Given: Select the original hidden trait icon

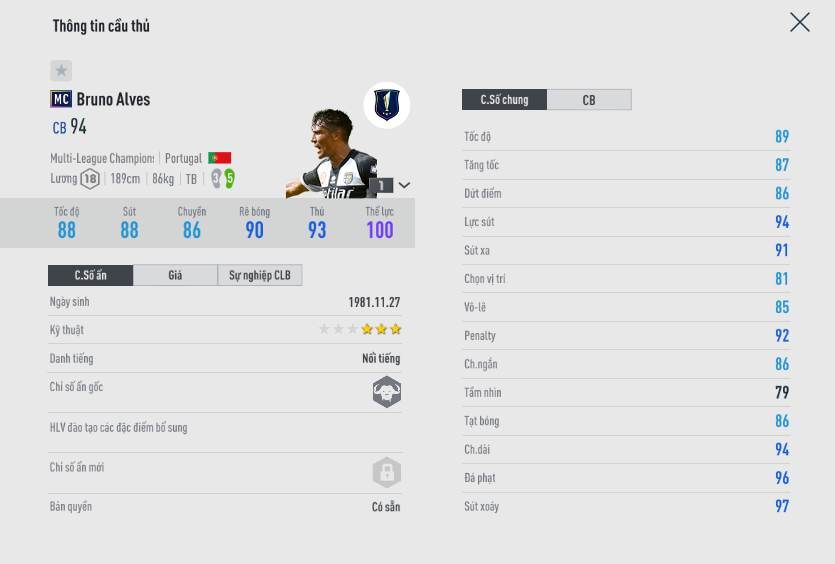Looking at the screenshot, I should click(387, 392).
